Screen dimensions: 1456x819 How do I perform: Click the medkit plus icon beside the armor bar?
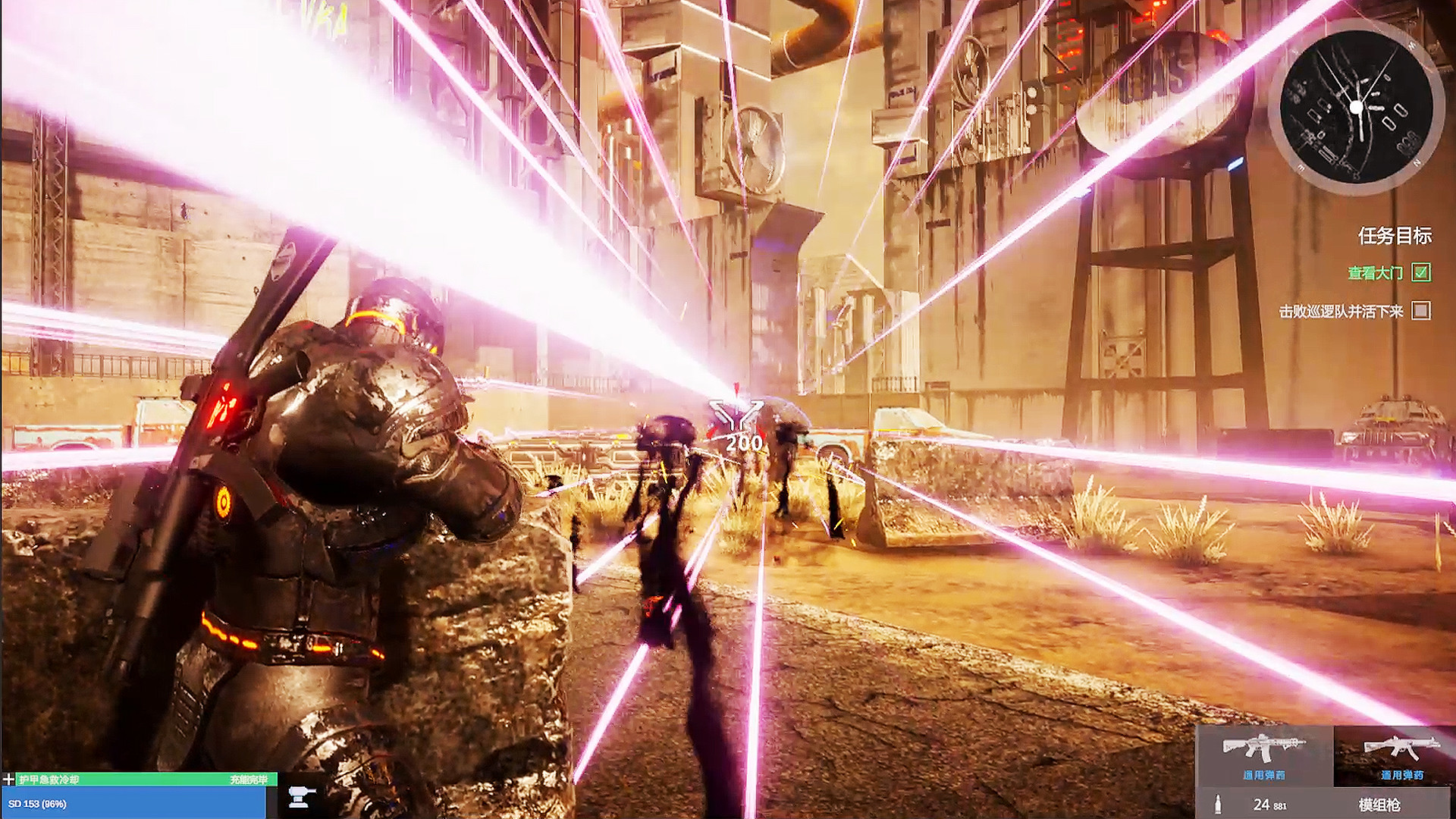click(x=9, y=778)
